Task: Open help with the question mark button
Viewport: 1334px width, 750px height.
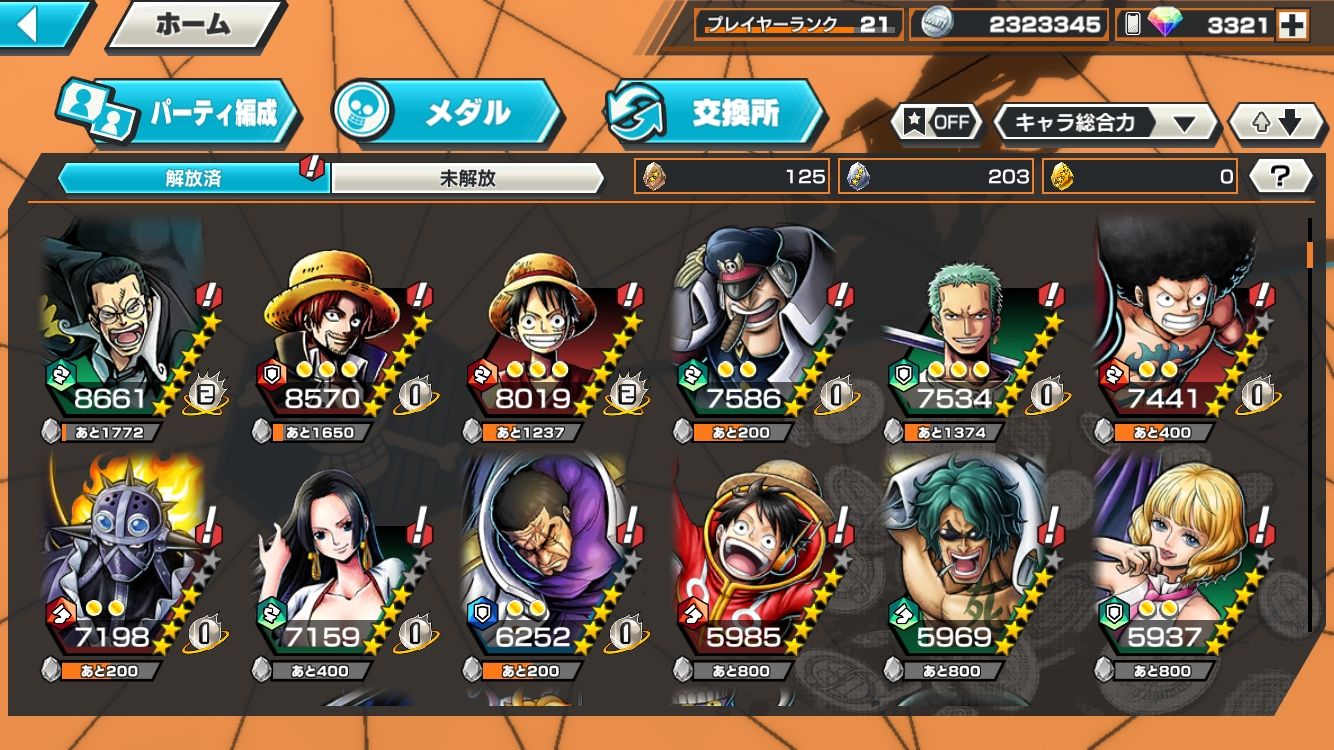Action: click(1280, 177)
